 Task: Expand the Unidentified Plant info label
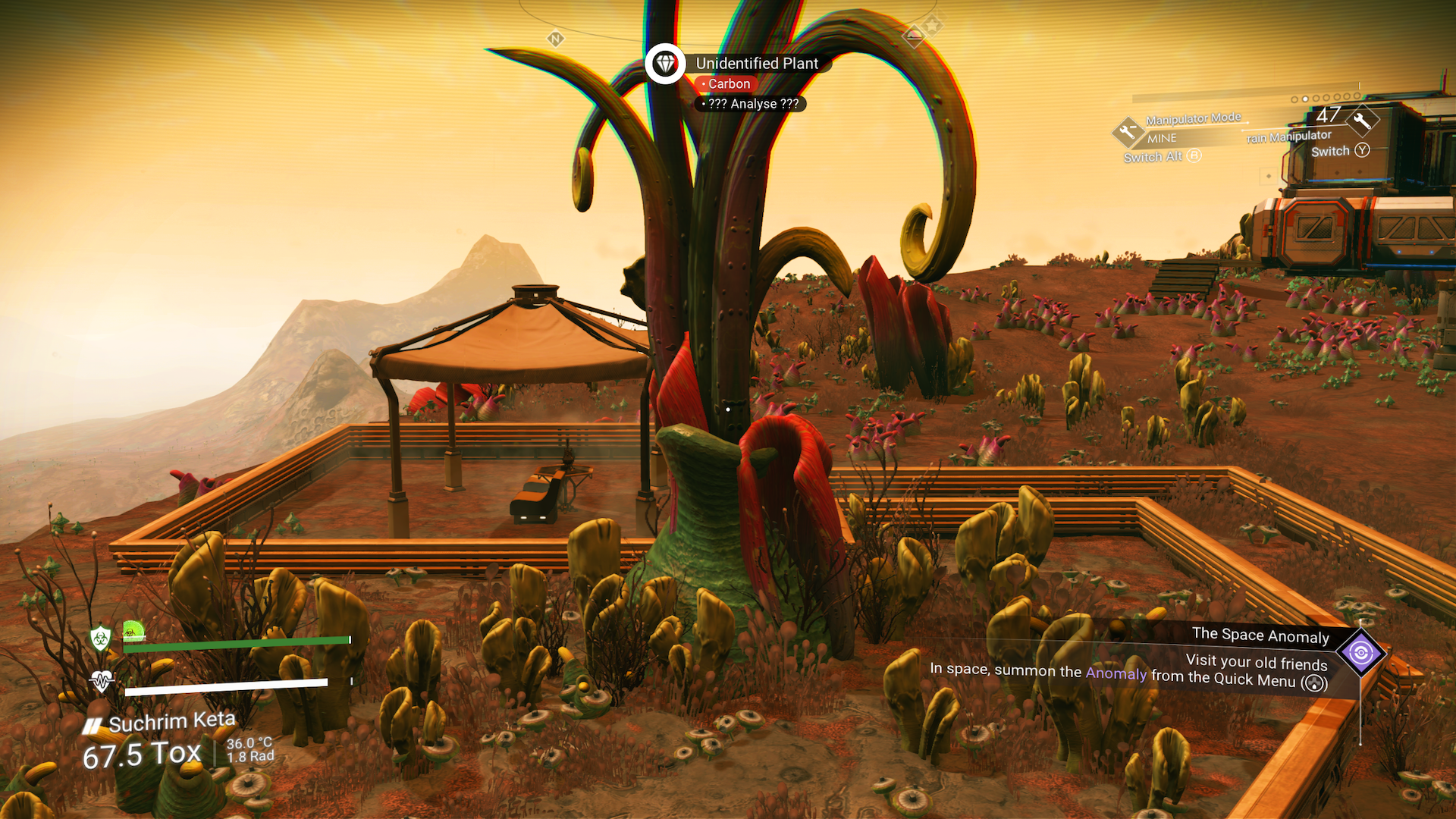(757, 63)
